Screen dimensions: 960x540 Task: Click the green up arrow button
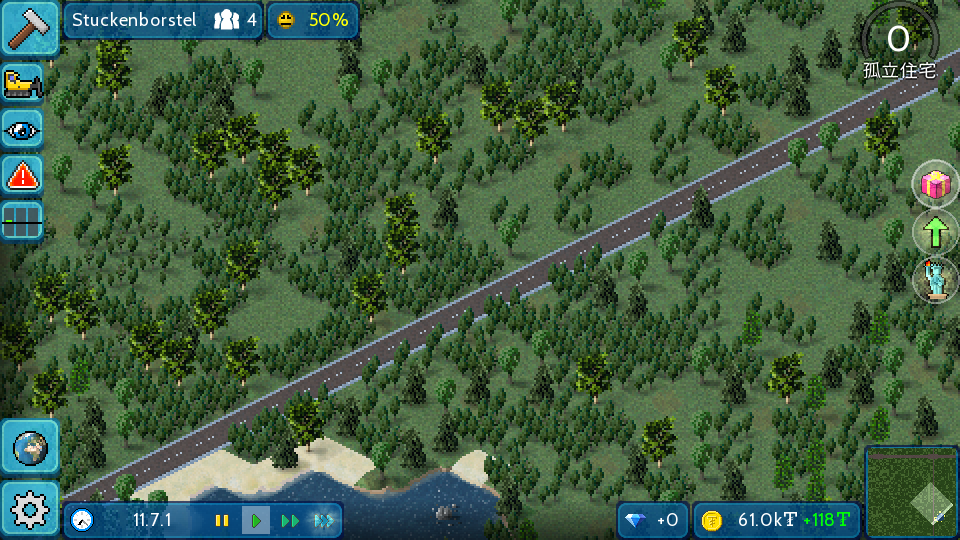tap(935, 232)
